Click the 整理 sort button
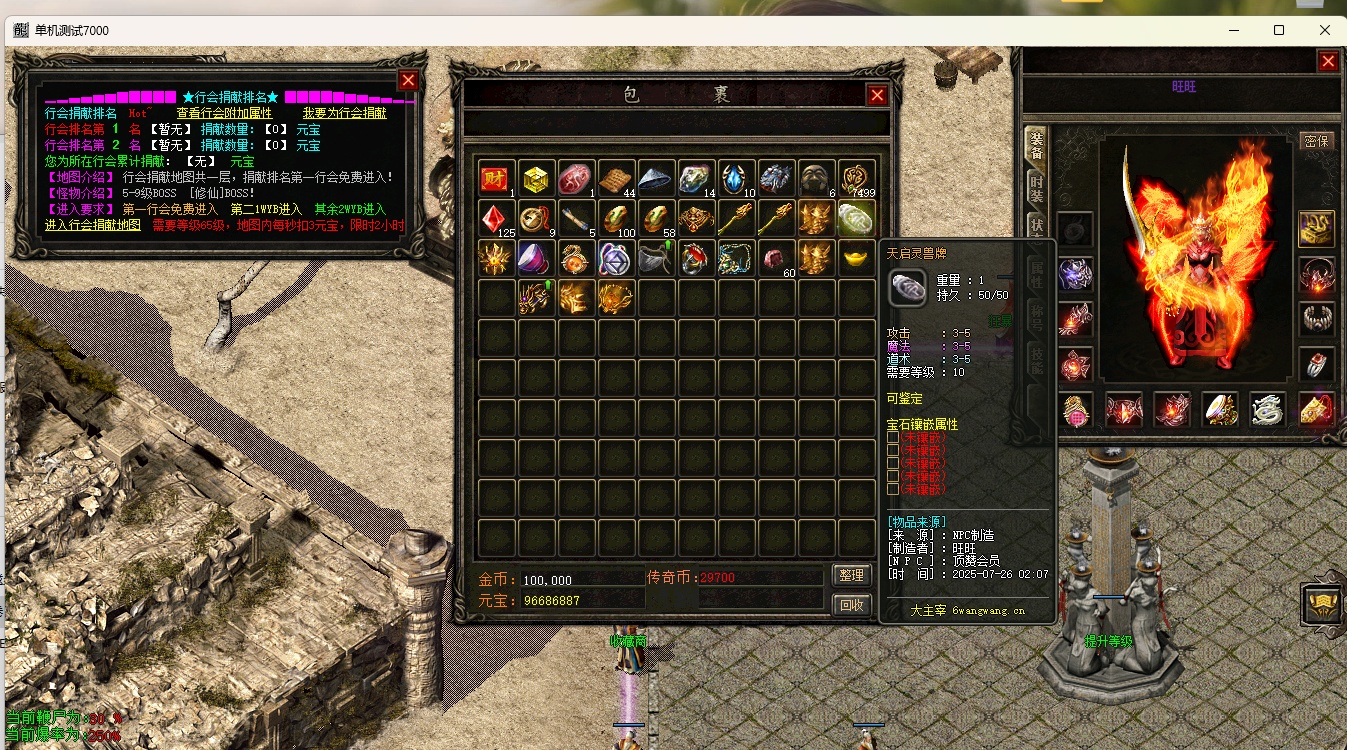 point(851,576)
